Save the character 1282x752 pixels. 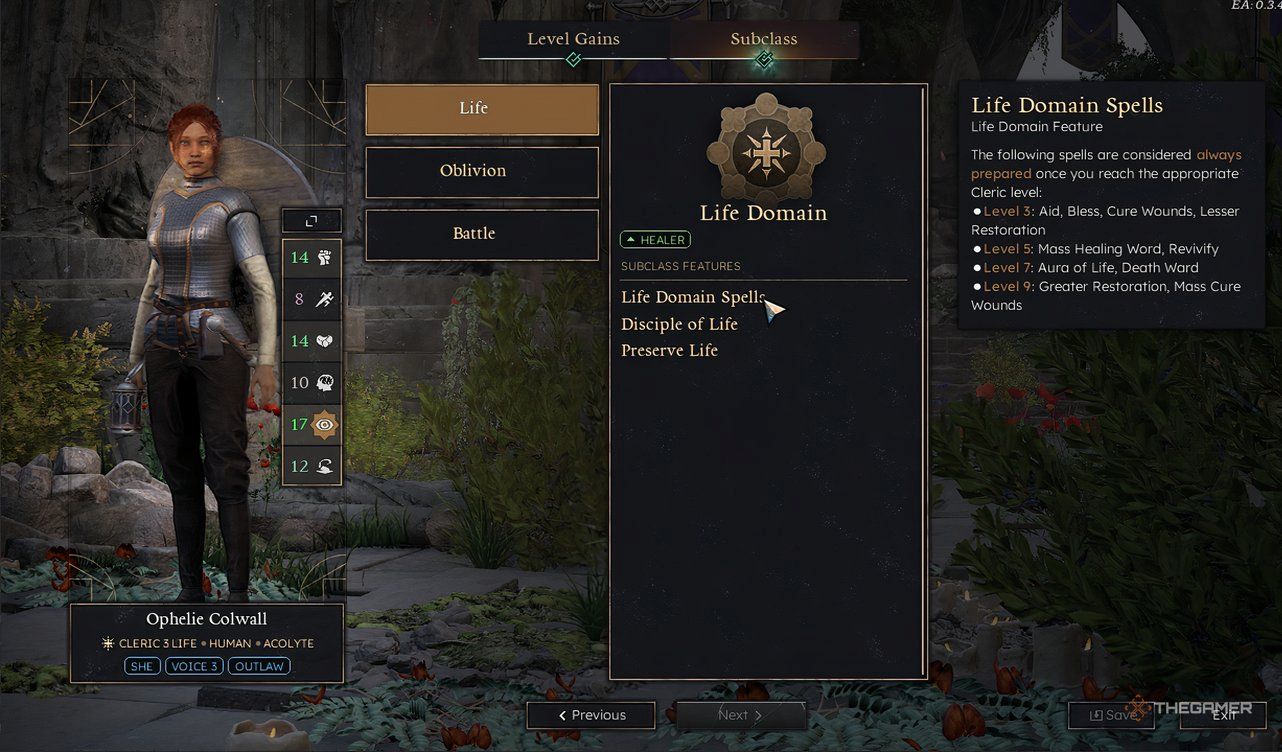[x=1112, y=715]
